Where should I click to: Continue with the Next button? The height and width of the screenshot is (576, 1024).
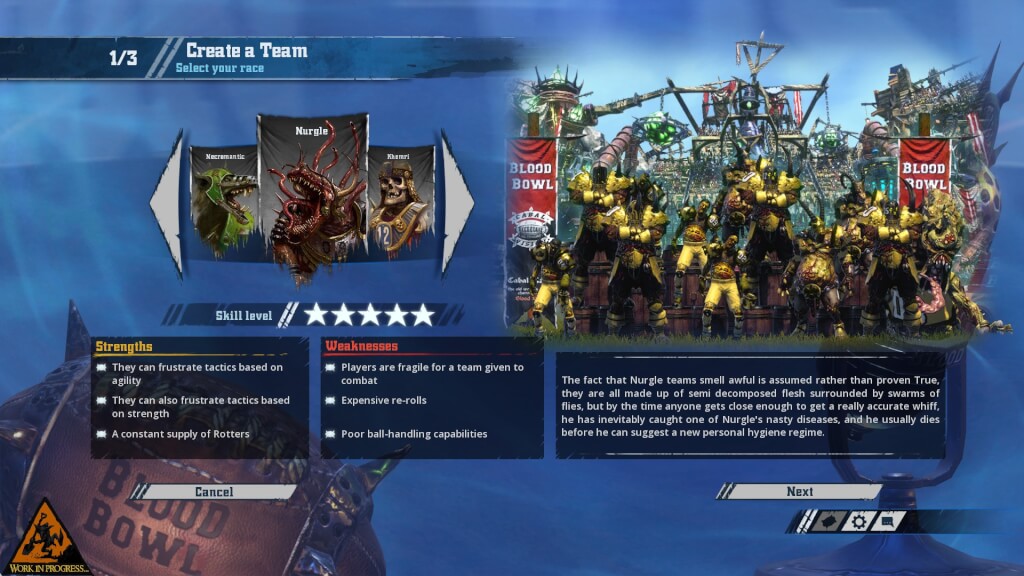click(799, 492)
